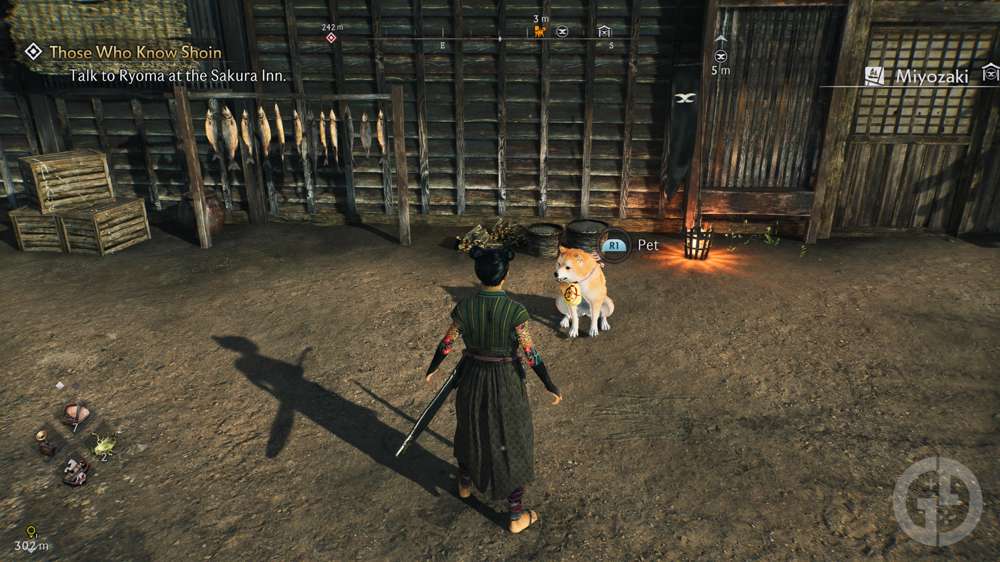Click the house icon on the compass
Screen dimensions: 1000x562
pos(604,32)
